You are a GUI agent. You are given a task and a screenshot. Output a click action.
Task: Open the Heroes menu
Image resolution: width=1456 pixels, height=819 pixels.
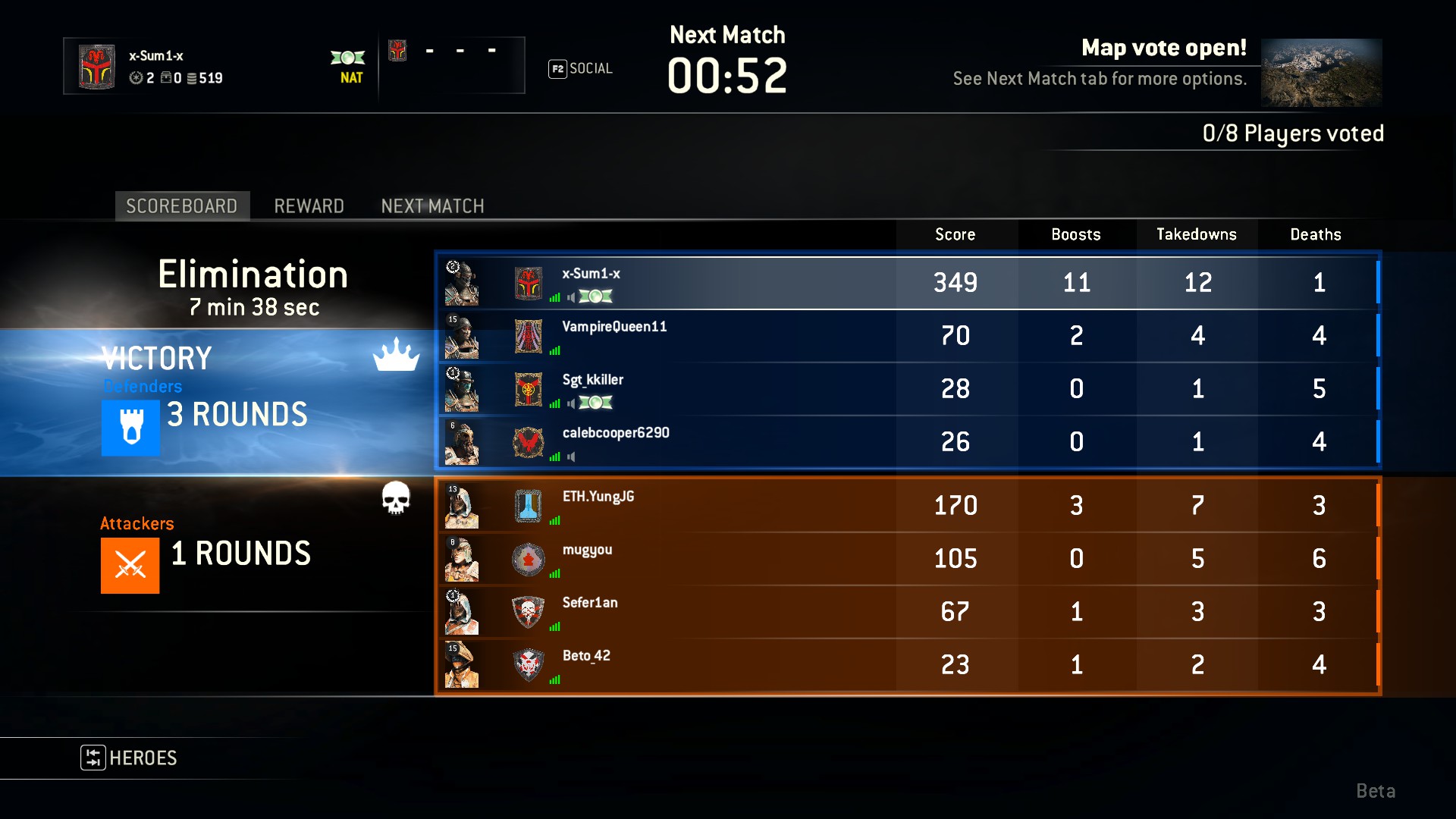tap(130, 758)
